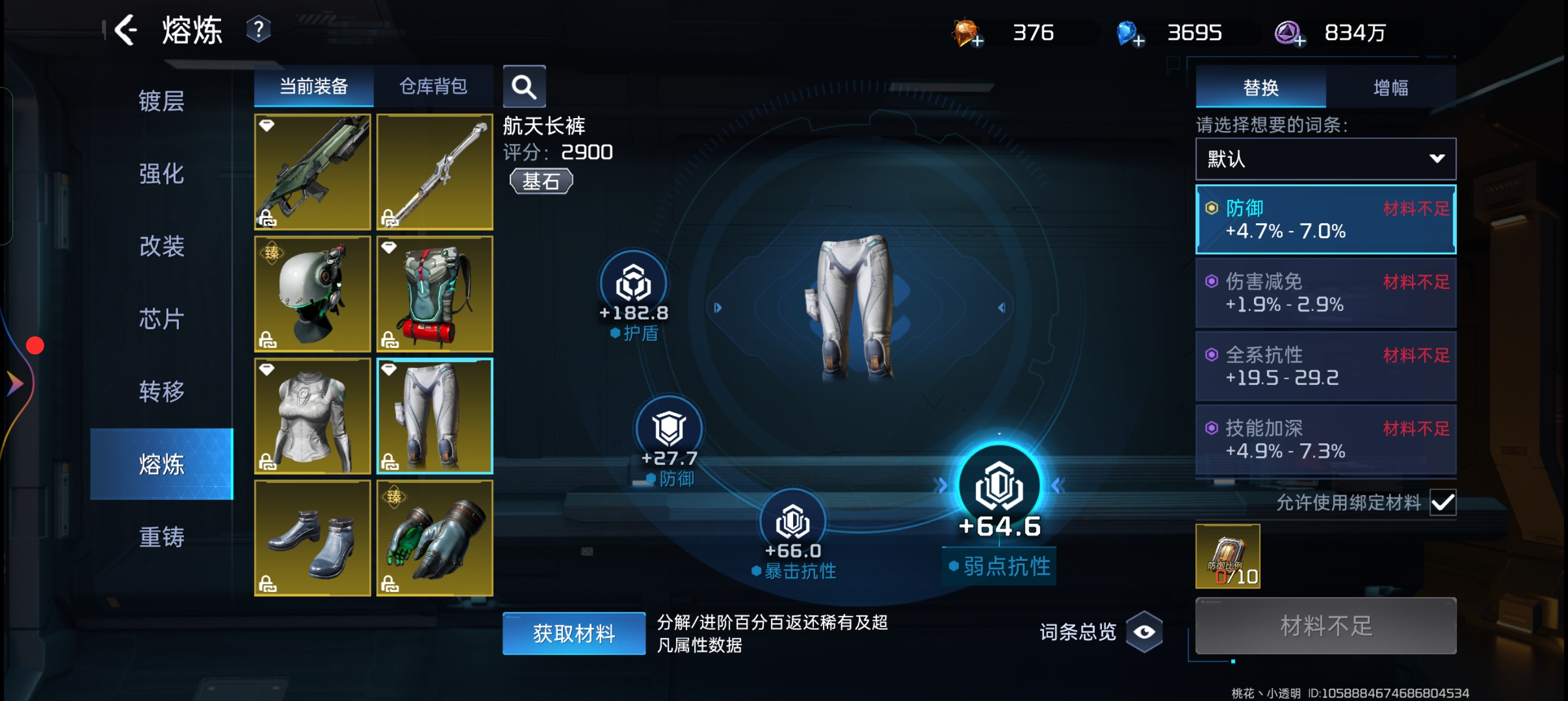Toggle 允许使用绑定材料 checkbox
The width and height of the screenshot is (1568, 701).
coord(1442,503)
